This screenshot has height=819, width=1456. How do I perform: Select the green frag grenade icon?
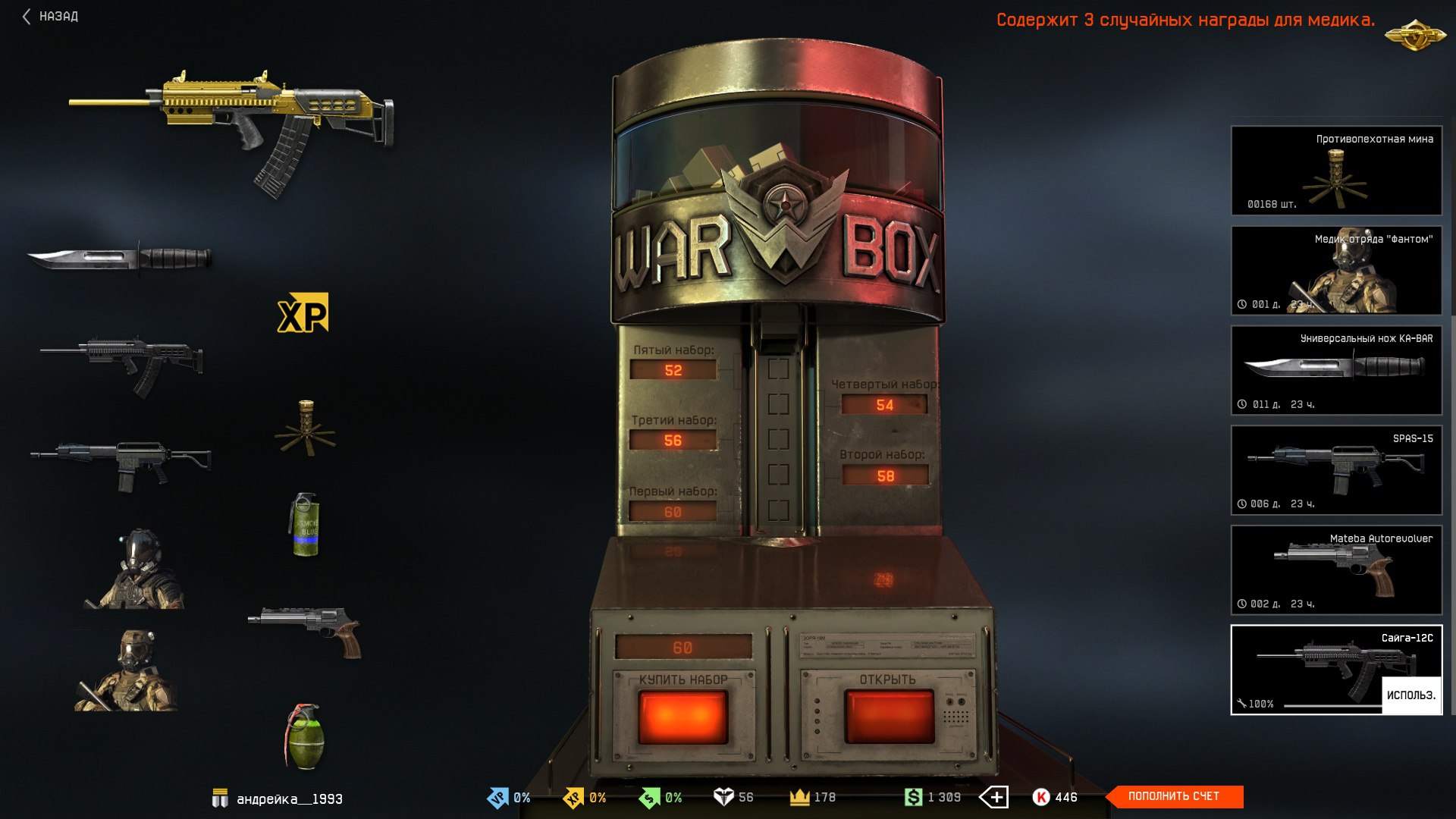click(x=305, y=736)
